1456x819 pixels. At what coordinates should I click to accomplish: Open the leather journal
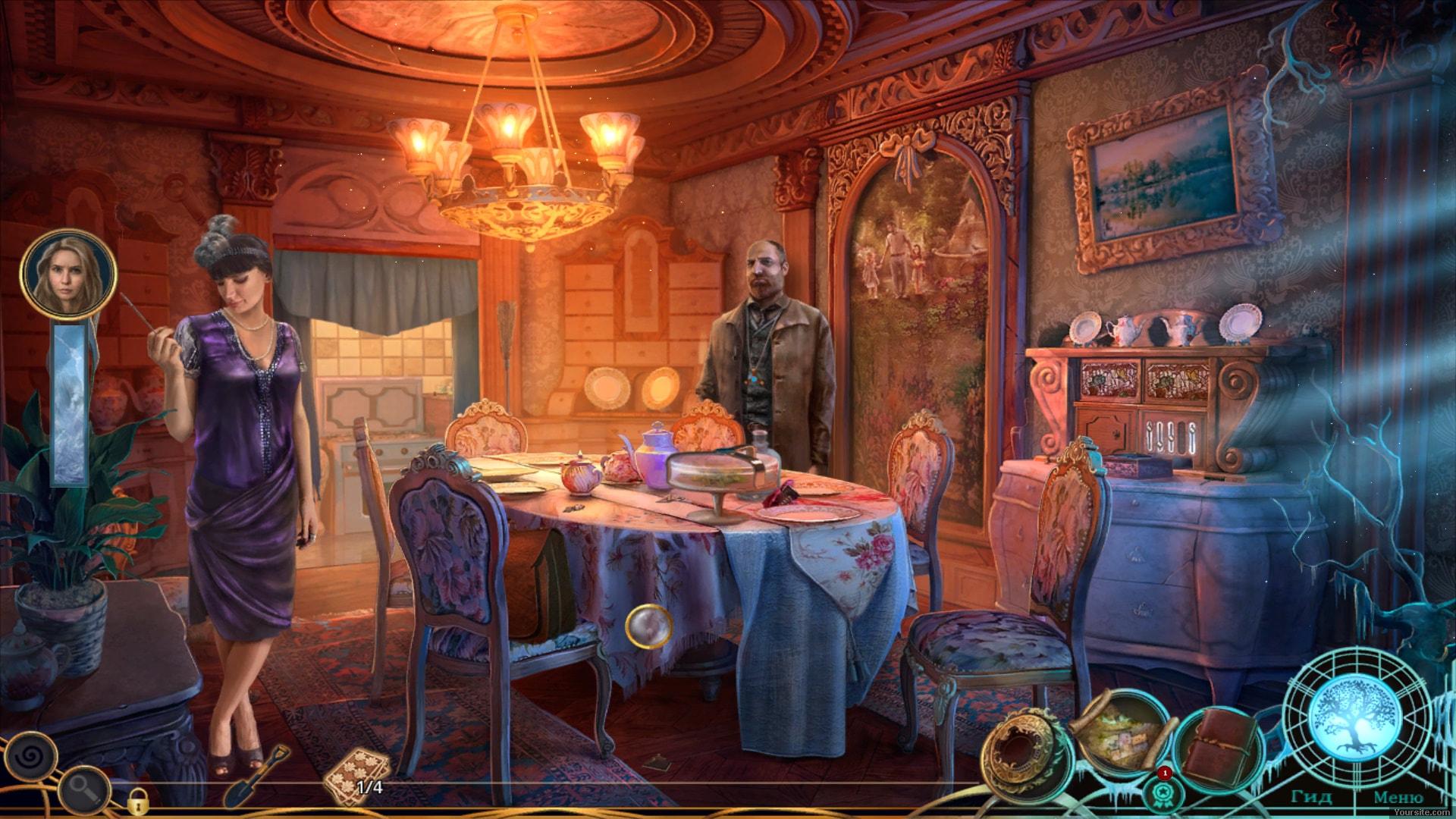pyautogui.click(x=1215, y=746)
